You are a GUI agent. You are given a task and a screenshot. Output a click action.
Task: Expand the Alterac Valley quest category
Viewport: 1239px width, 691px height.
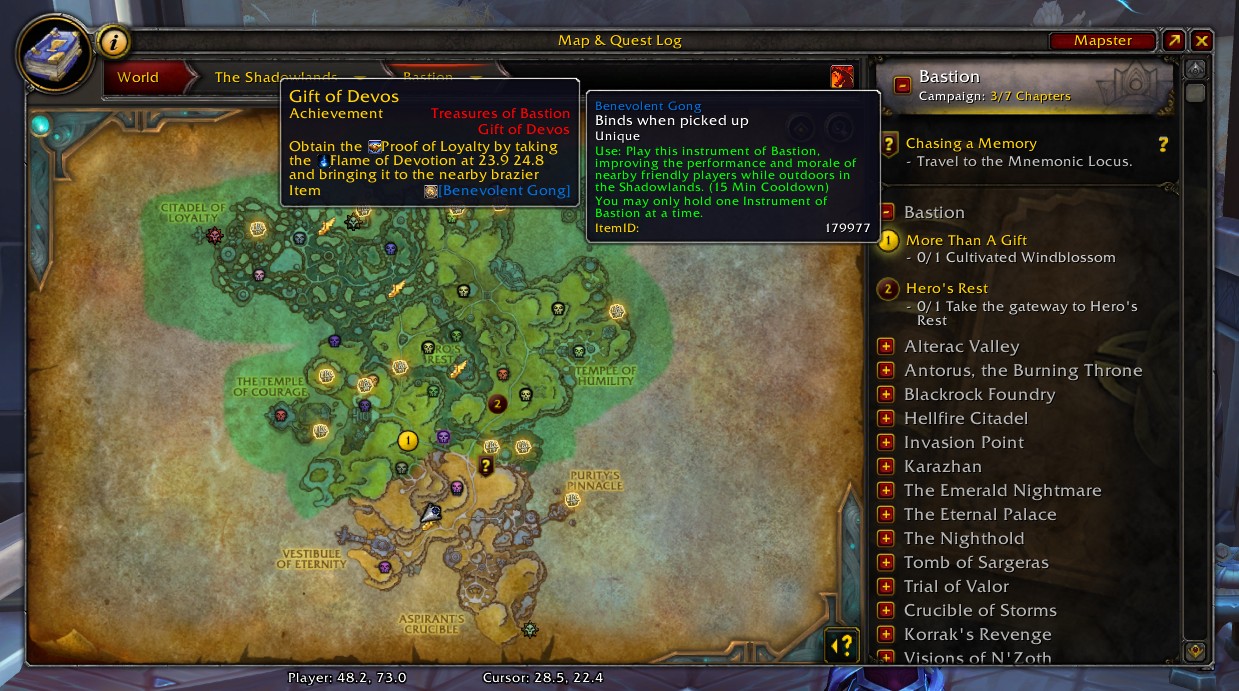click(885, 347)
